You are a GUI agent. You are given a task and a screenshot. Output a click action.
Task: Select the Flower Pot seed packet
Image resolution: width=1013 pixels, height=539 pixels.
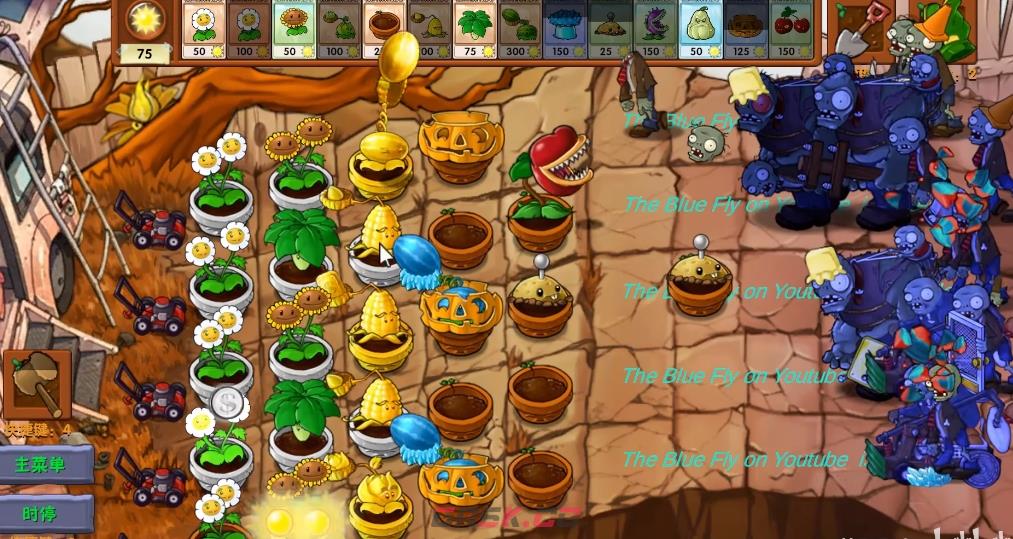pos(384,27)
